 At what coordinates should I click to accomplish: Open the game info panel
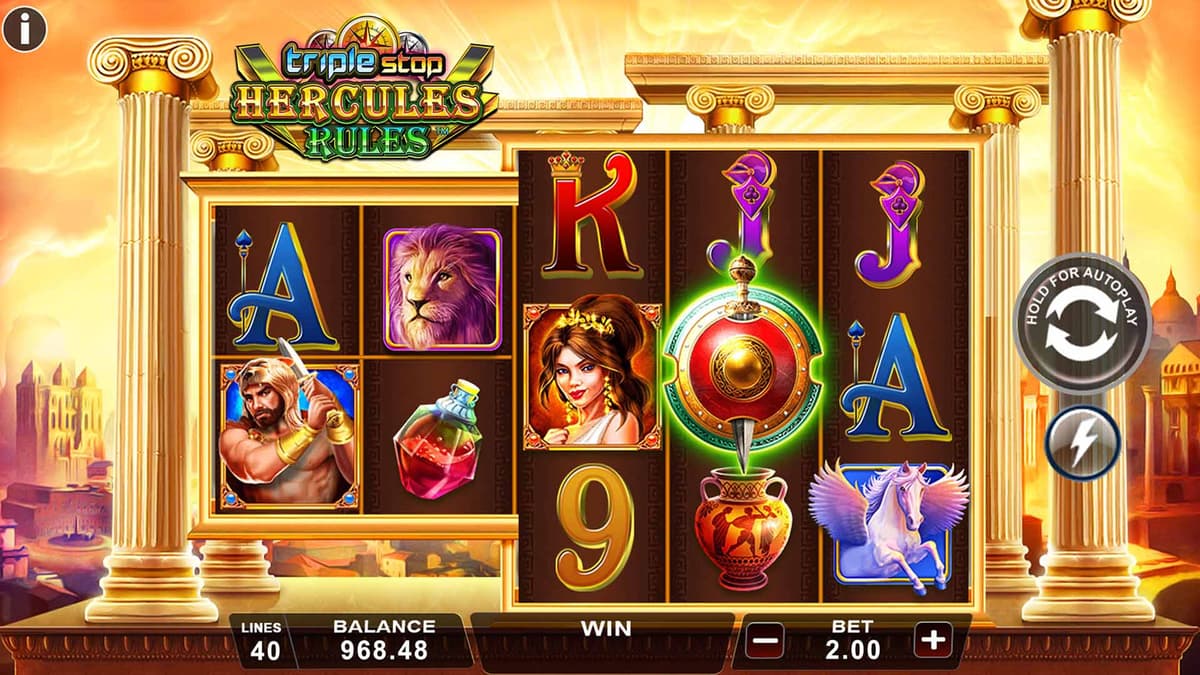(x=24, y=29)
